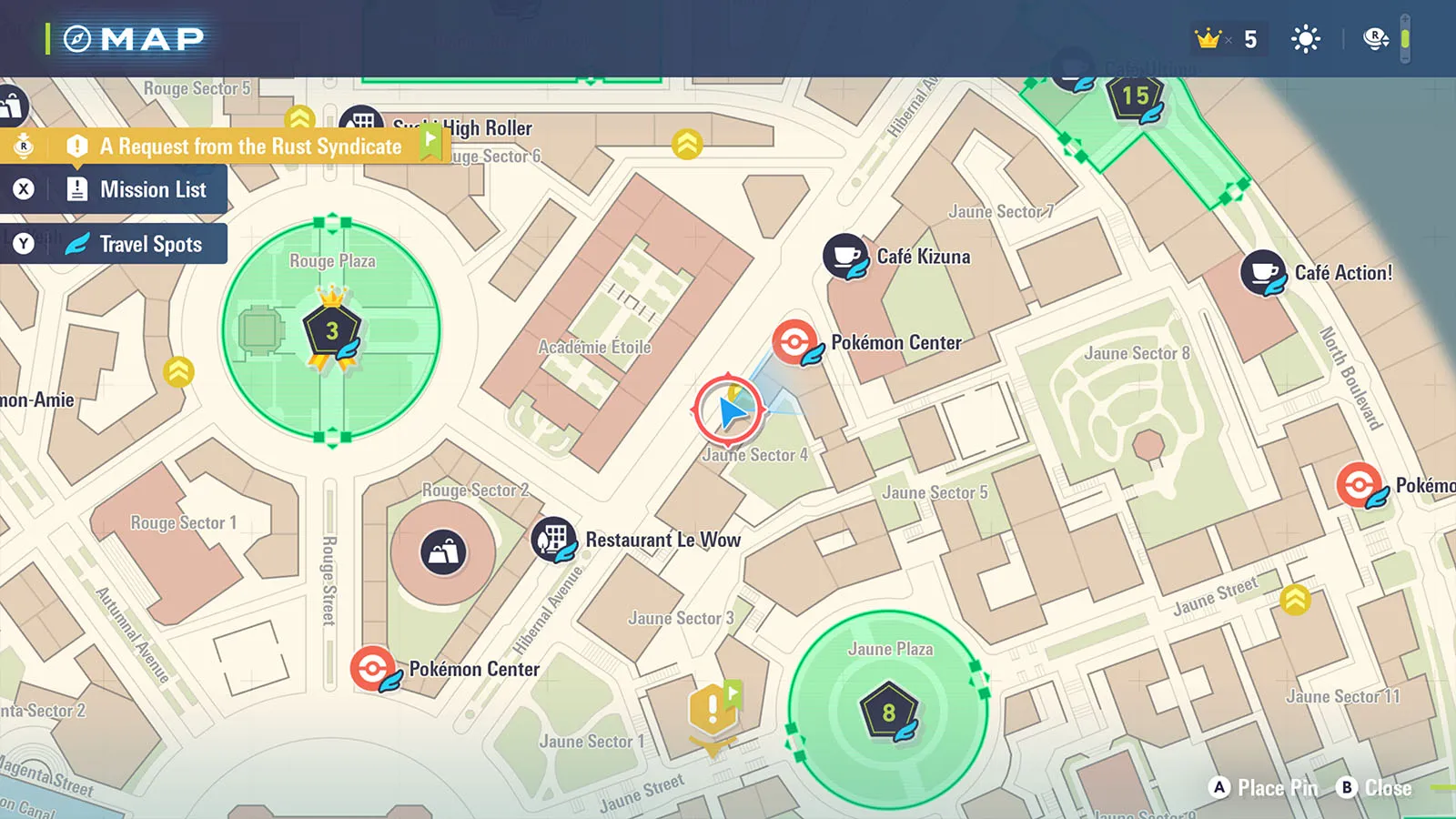Screen dimensions: 1456x819
Task: Choose the Pokémon Center near Jaune Sector 4
Action: click(794, 343)
